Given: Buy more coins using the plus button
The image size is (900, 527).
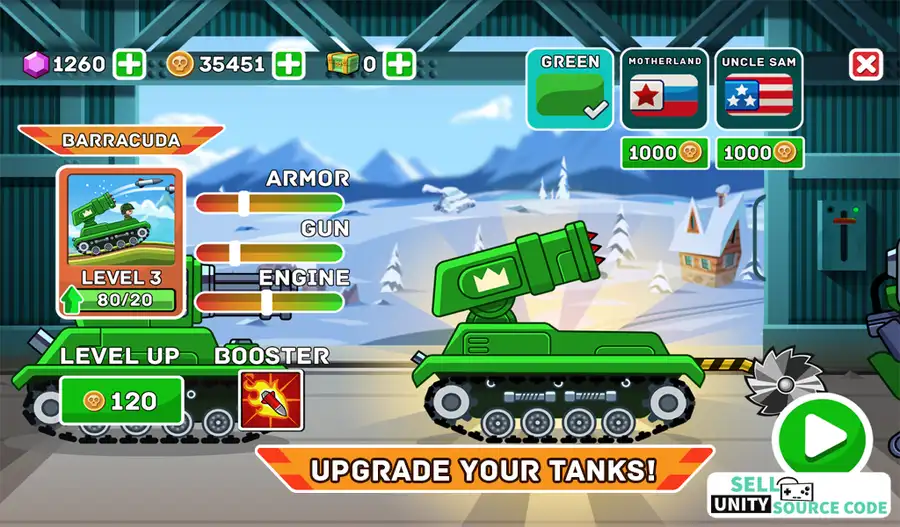Looking at the screenshot, I should (x=289, y=65).
